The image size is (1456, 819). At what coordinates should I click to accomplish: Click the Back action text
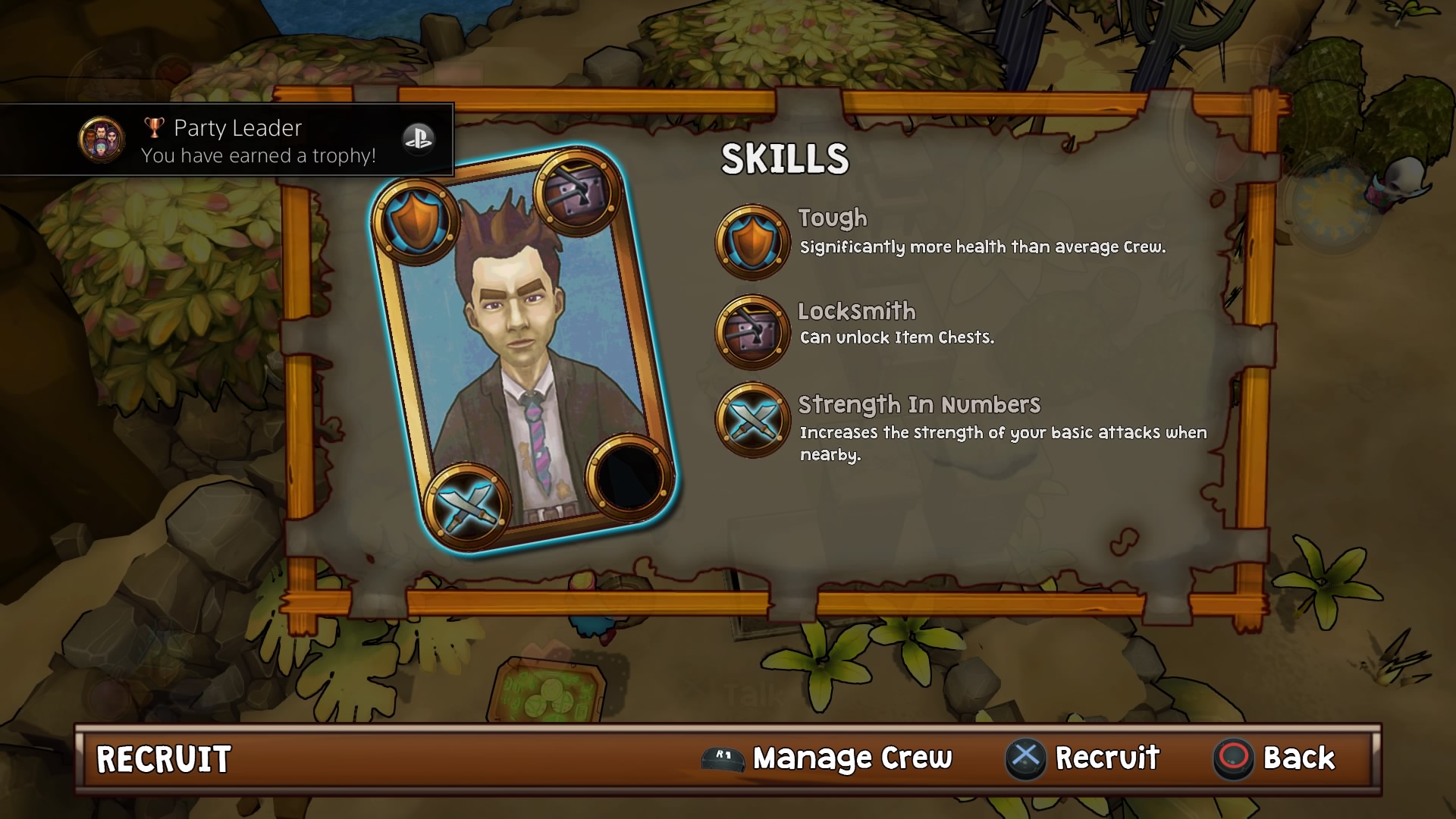pos(1300,756)
